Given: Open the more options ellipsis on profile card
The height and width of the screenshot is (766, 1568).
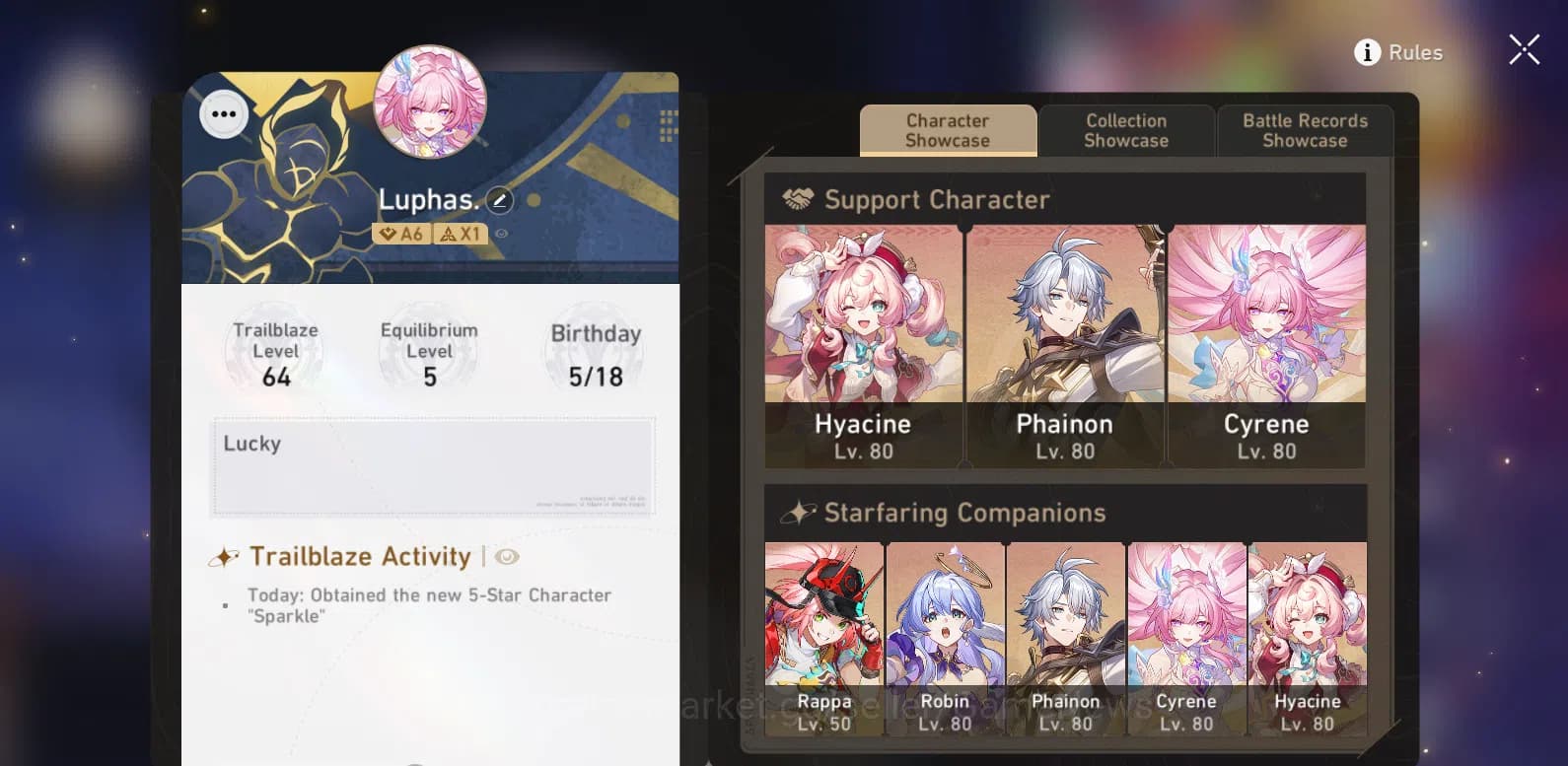Looking at the screenshot, I should [223, 114].
